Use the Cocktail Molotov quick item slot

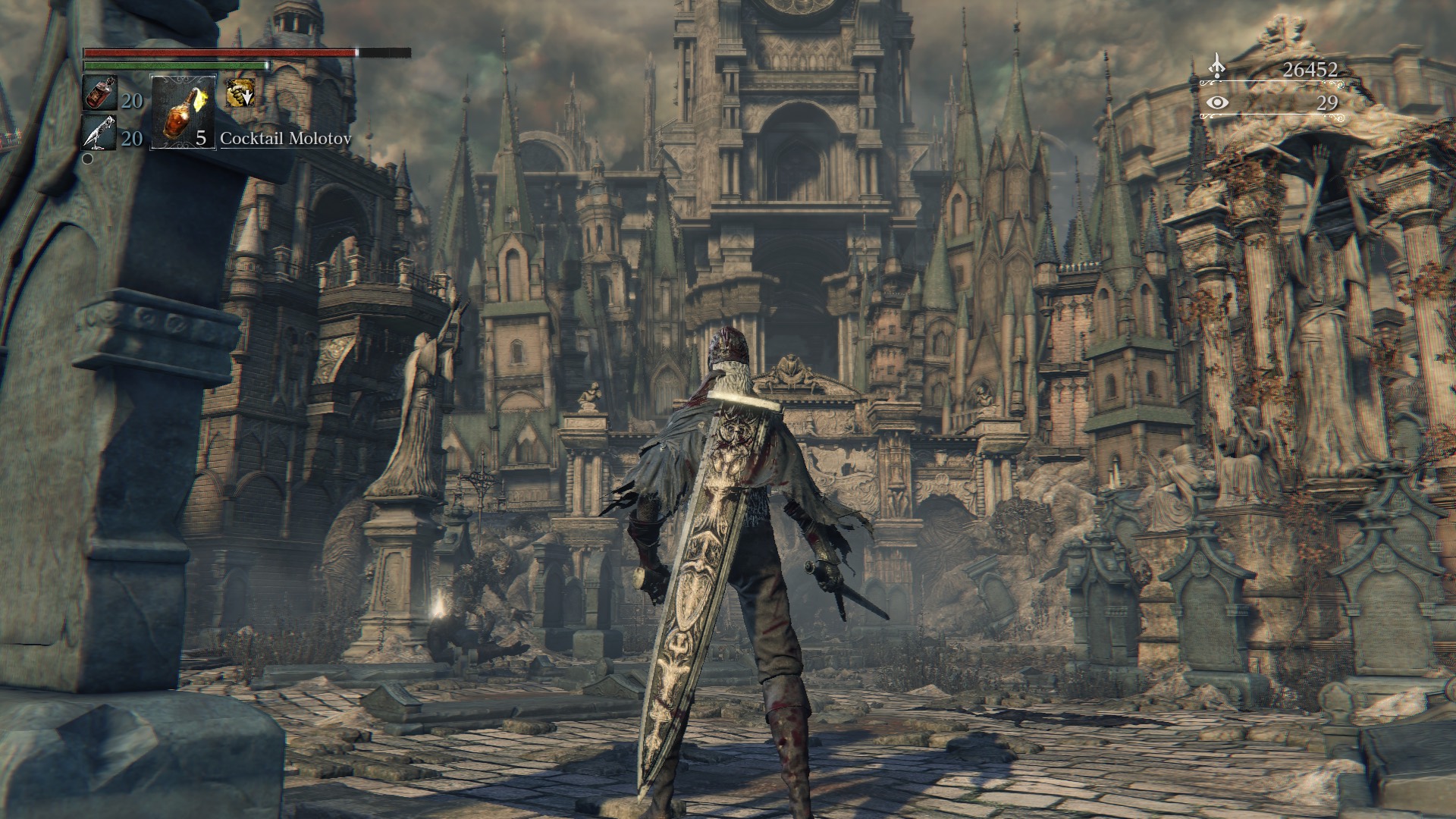point(184,112)
